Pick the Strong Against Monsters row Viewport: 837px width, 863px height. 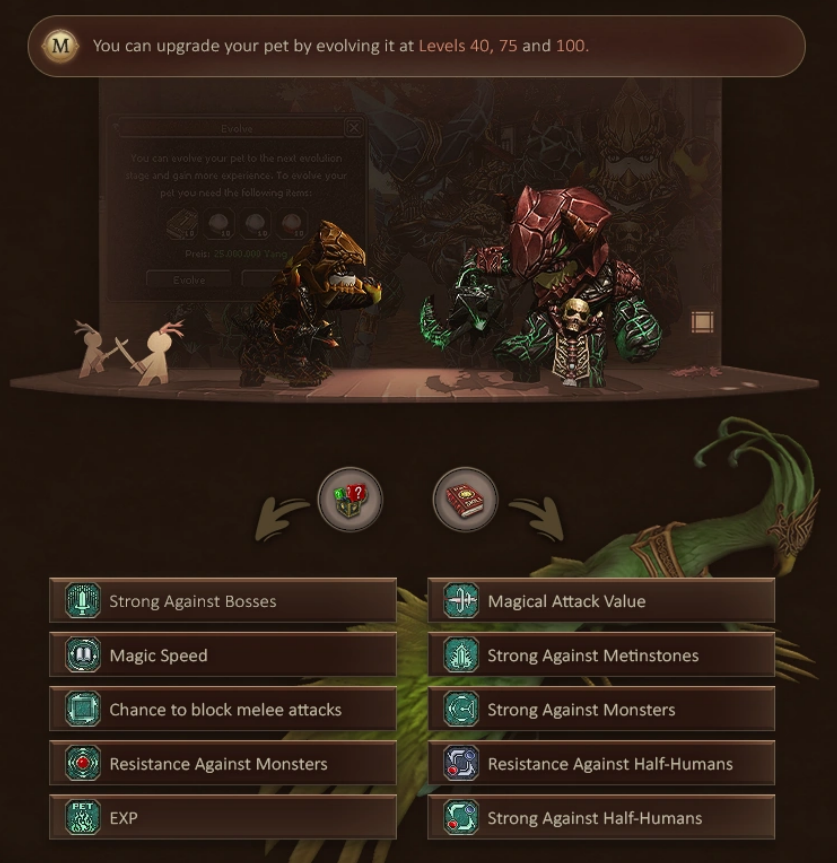[601, 710]
